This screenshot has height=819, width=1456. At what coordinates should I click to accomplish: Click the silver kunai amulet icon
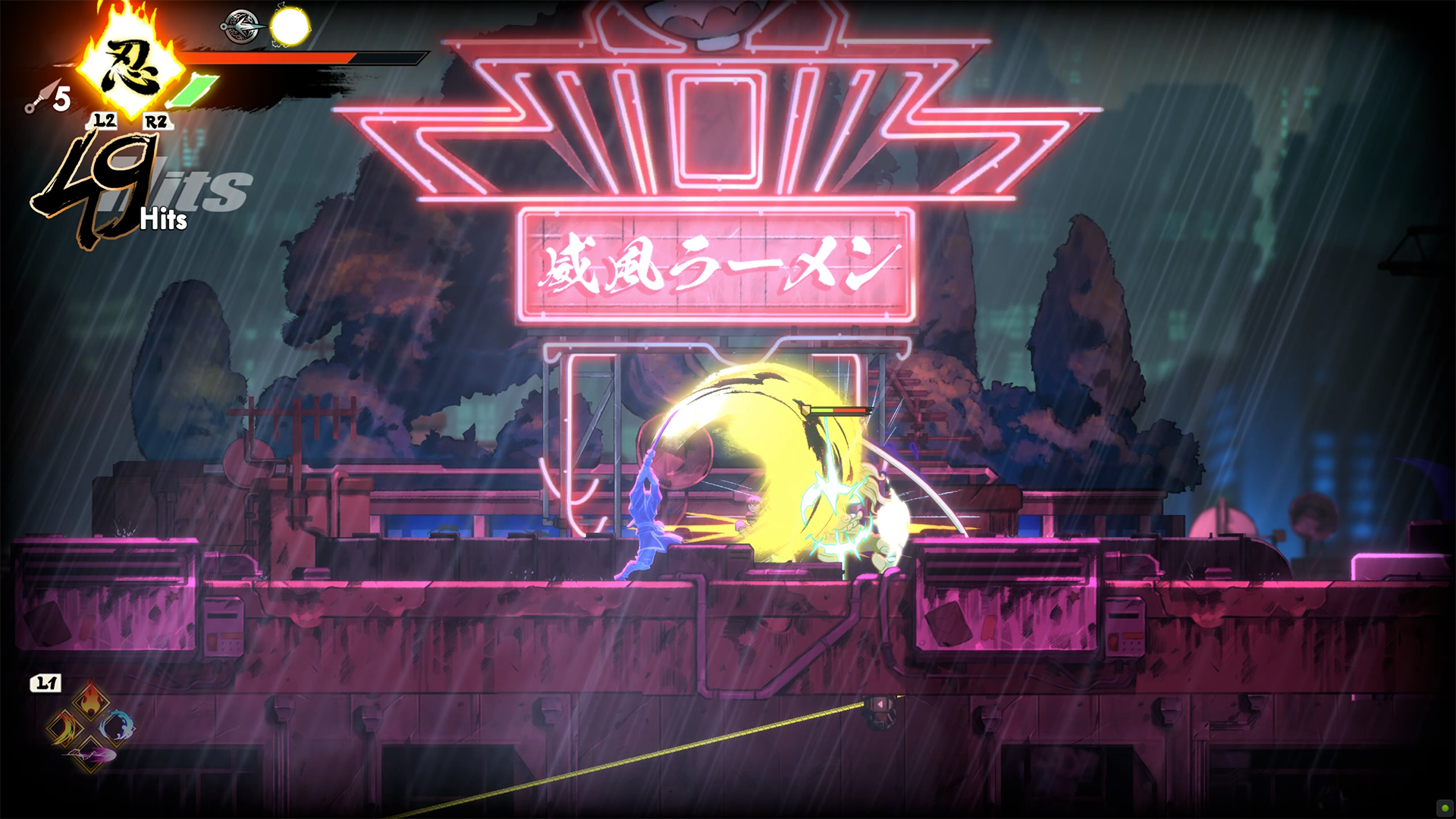(x=242, y=27)
